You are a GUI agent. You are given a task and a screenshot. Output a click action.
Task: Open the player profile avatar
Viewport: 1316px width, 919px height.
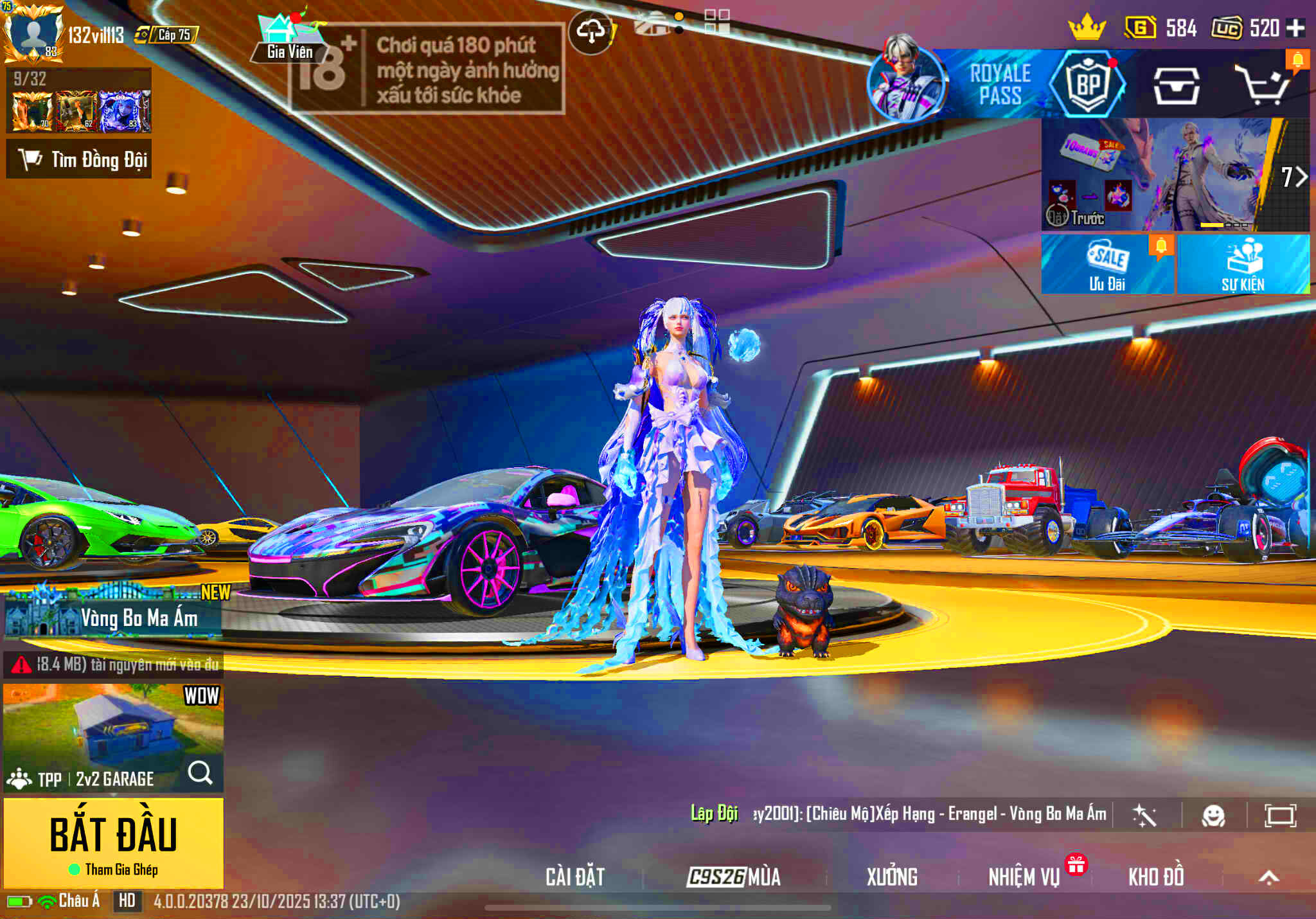click(x=33, y=32)
